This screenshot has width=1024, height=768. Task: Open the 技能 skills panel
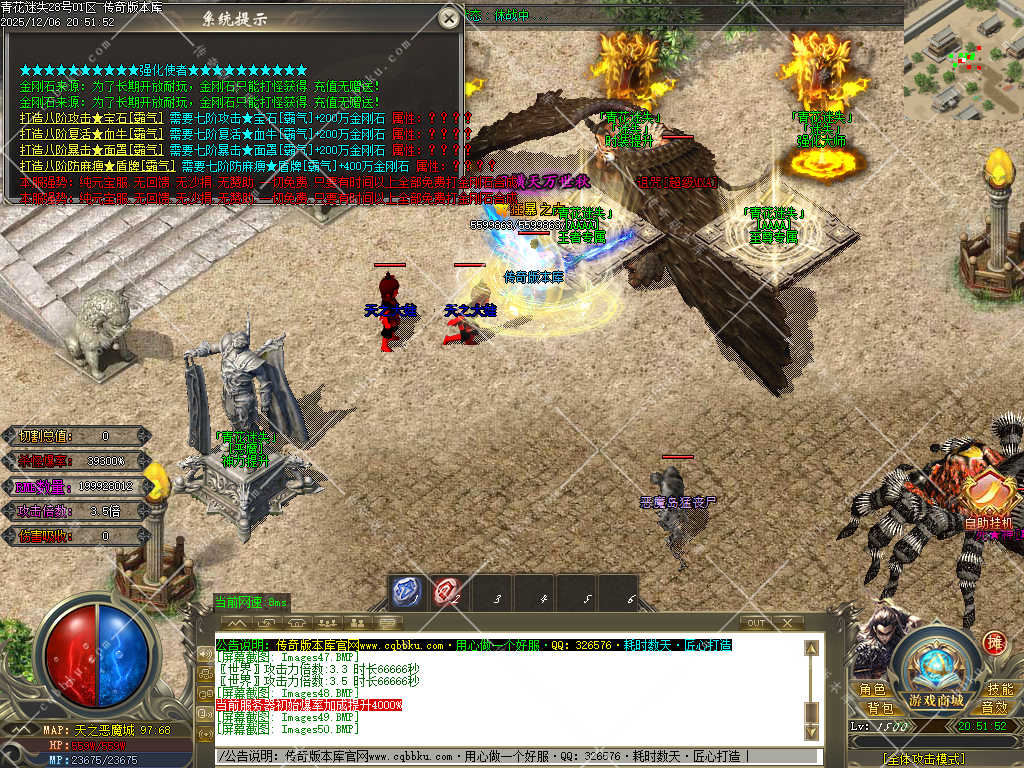click(999, 690)
